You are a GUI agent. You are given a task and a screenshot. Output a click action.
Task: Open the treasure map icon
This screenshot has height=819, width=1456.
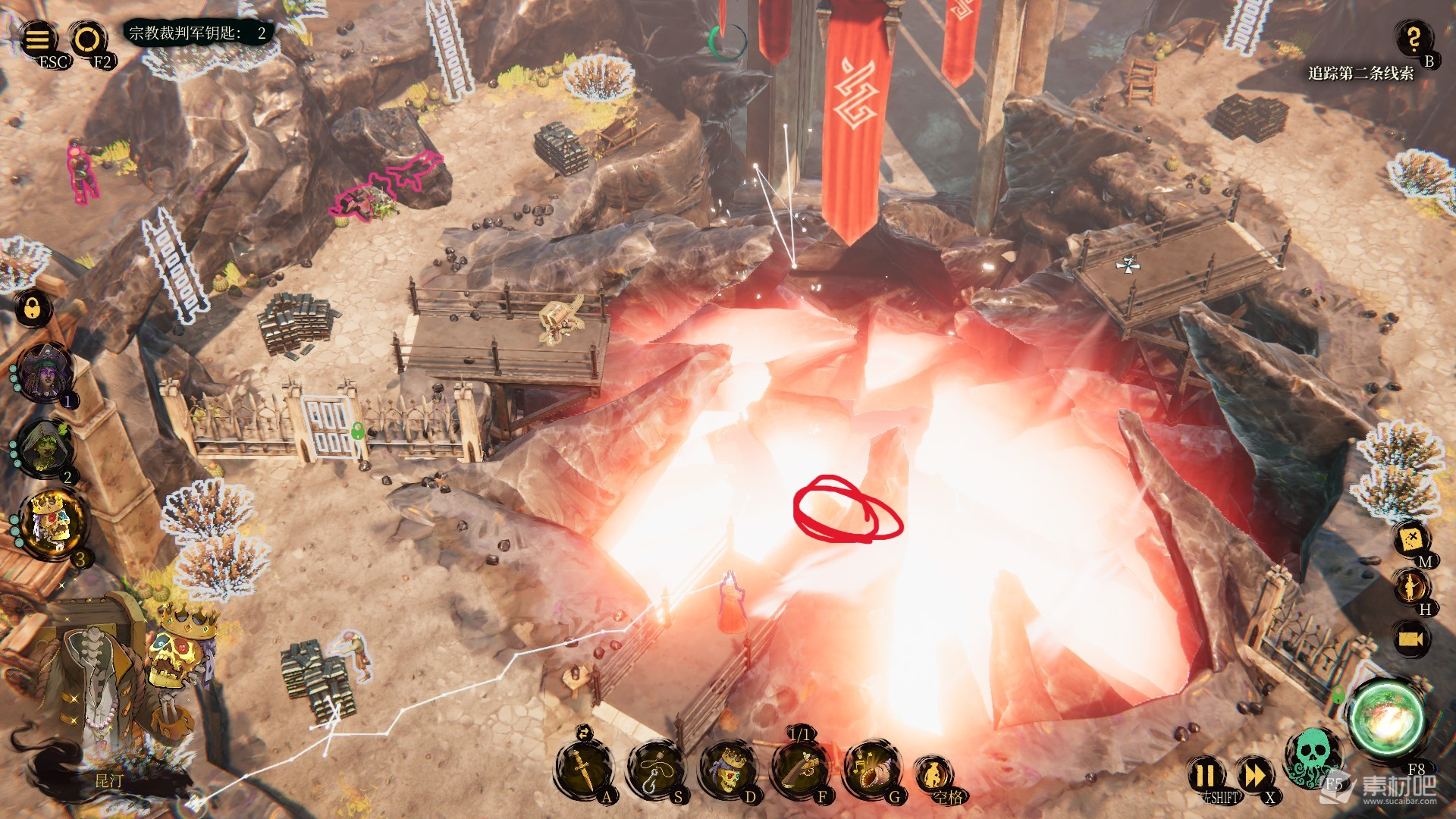coord(1412,538)
